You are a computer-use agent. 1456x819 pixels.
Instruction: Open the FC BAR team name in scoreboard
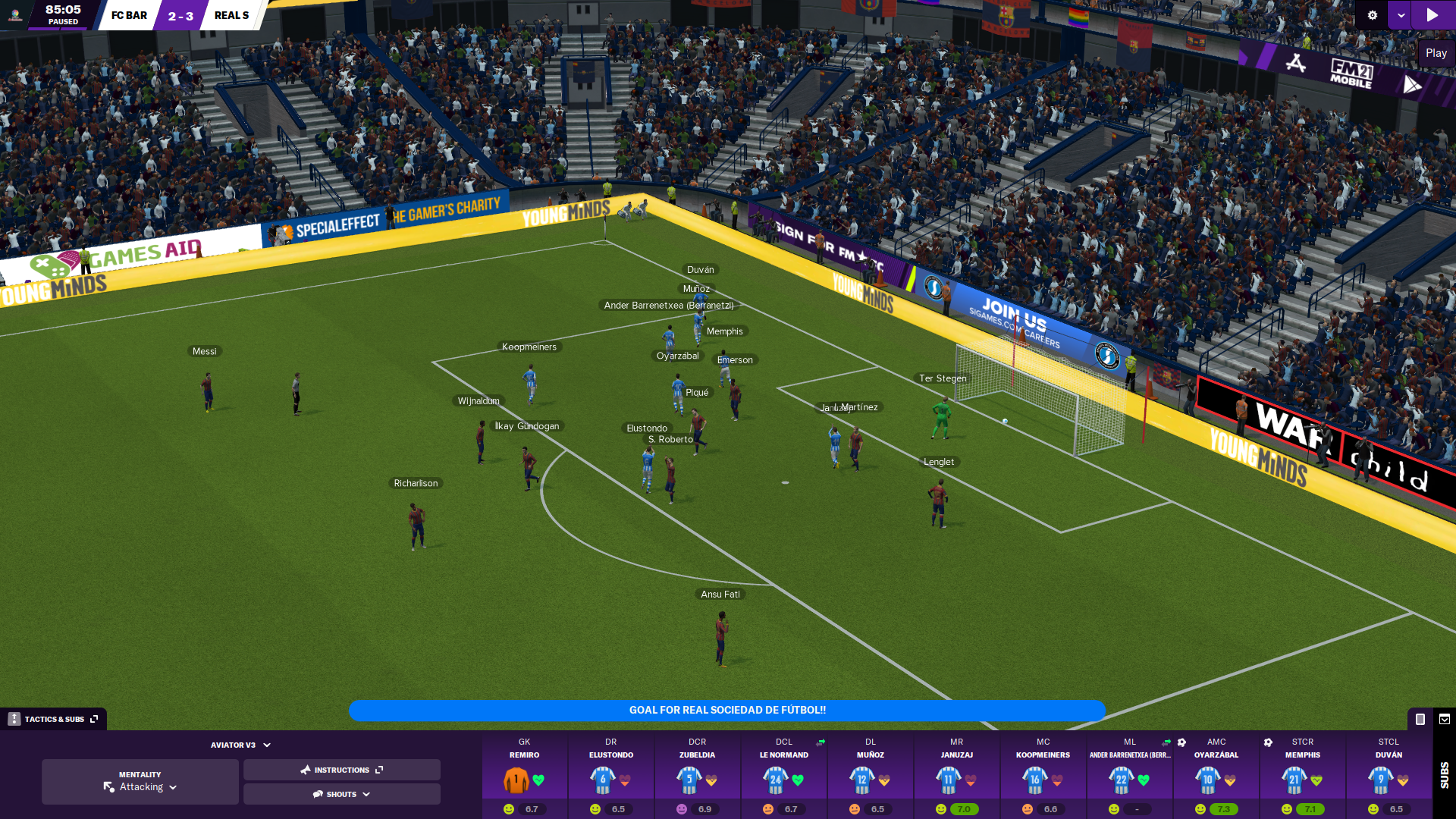click(129, 15)
